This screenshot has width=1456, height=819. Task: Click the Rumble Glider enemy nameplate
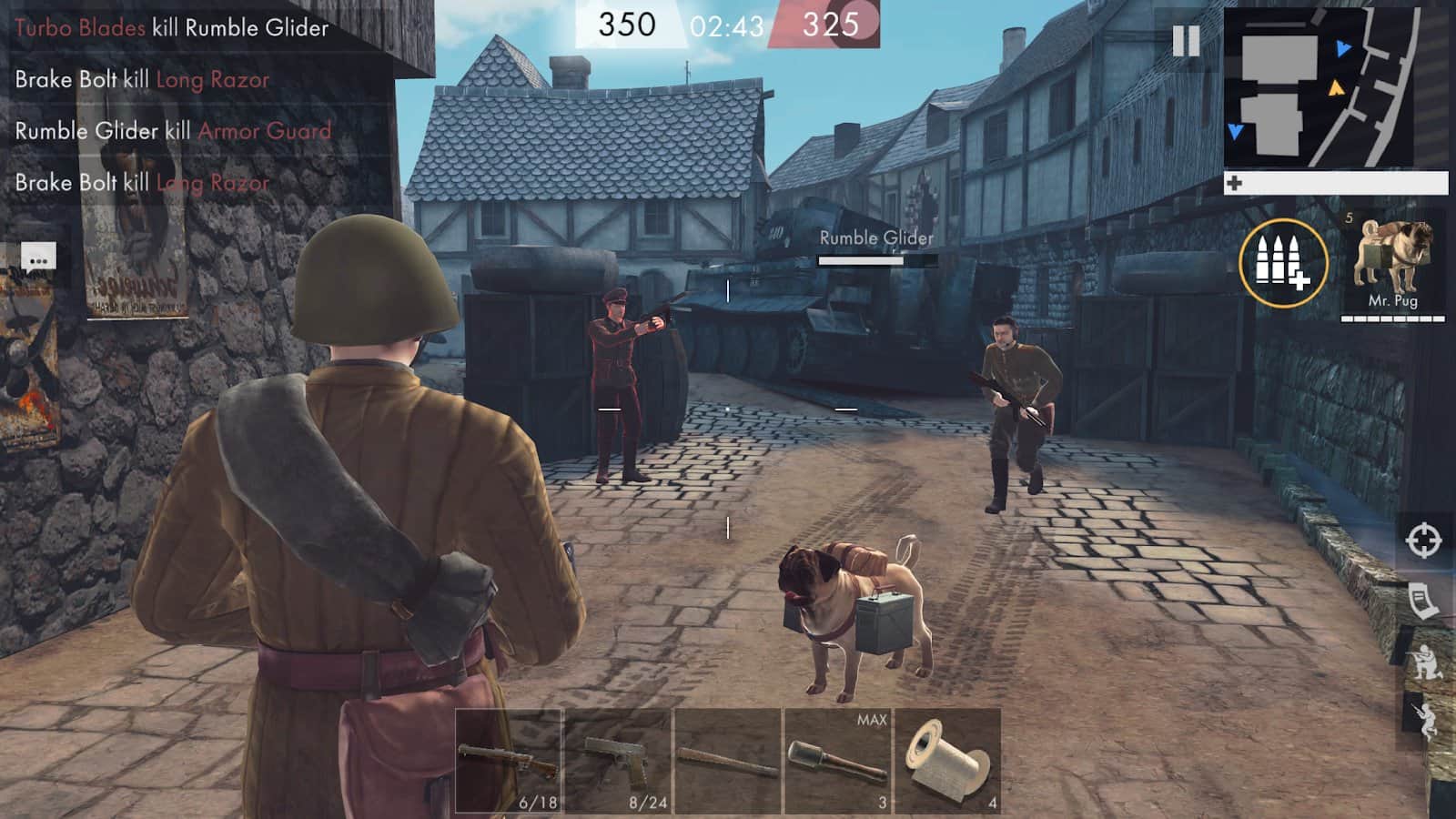[875, 239]
